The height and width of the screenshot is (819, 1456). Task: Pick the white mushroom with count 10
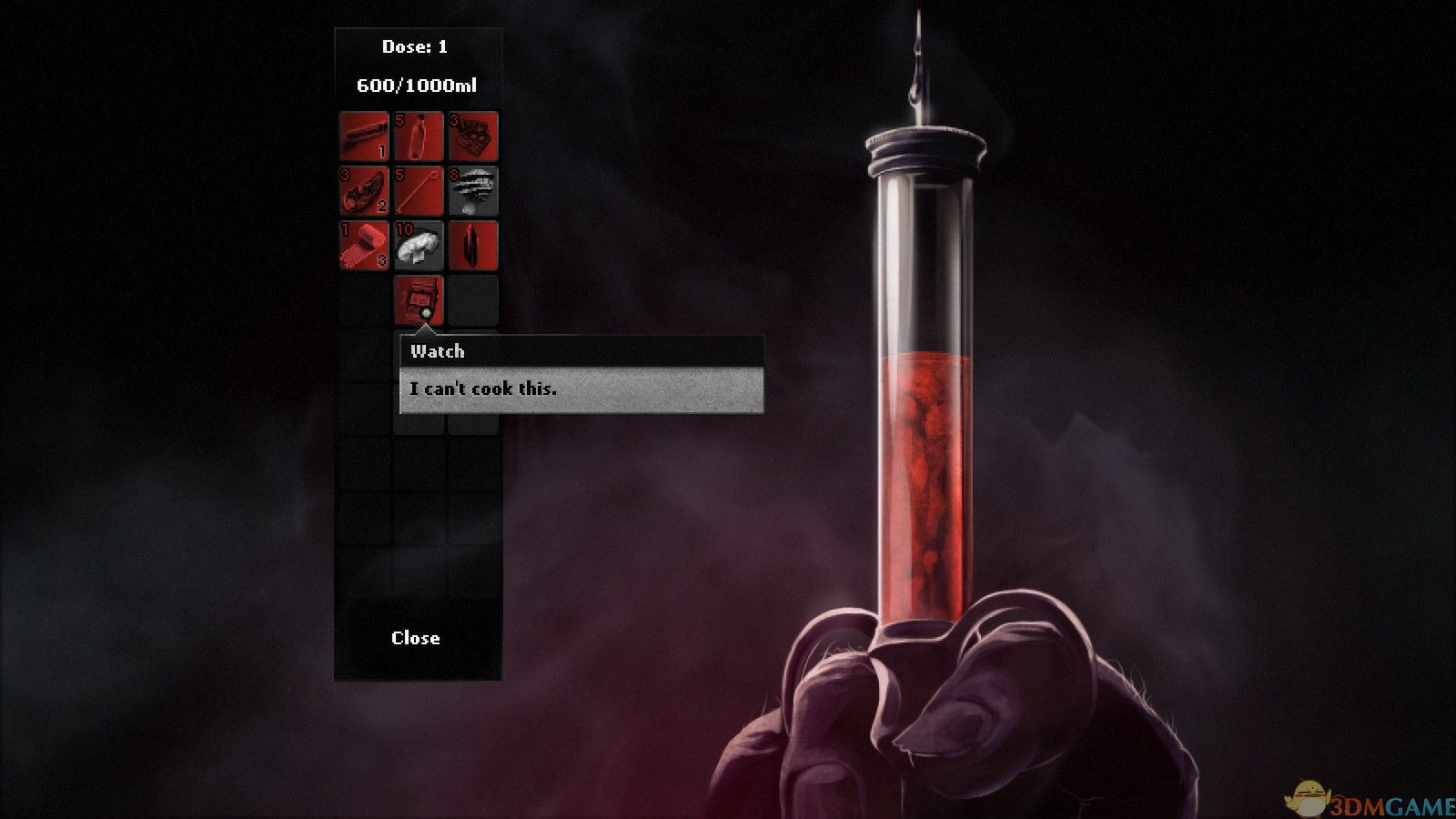pos(419,246)
